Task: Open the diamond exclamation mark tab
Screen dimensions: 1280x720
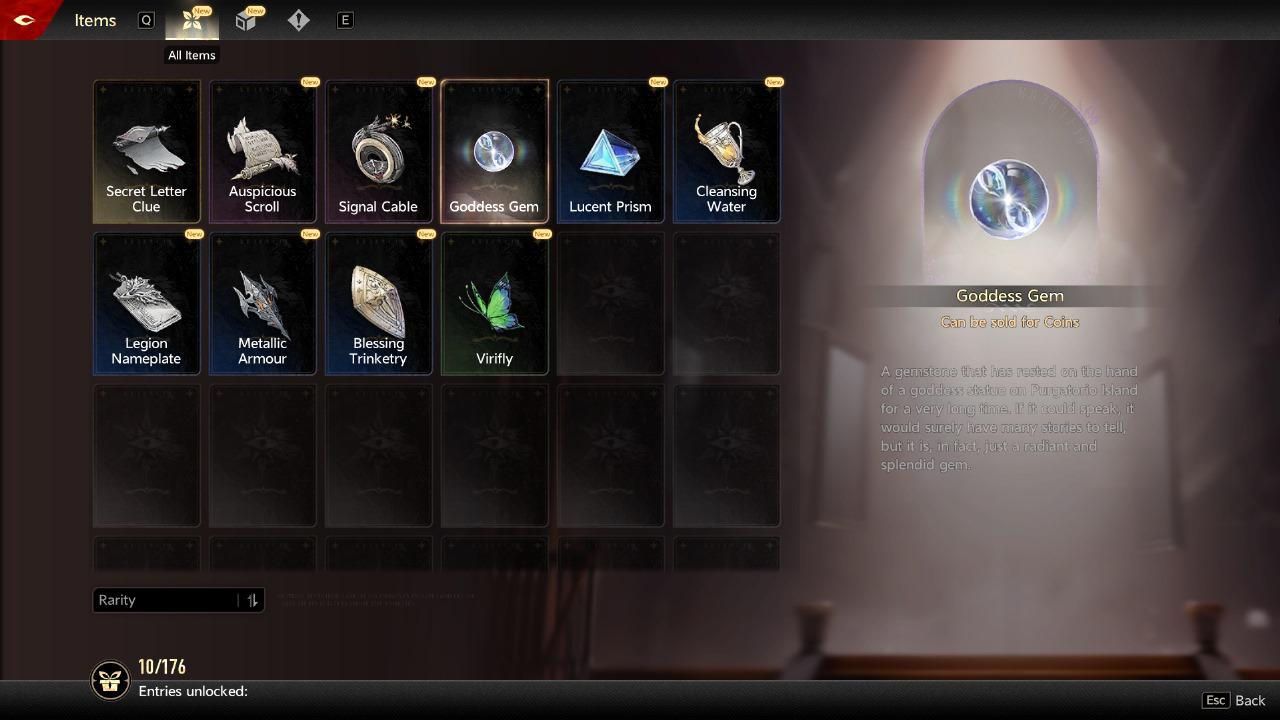Action: point(298,21)
